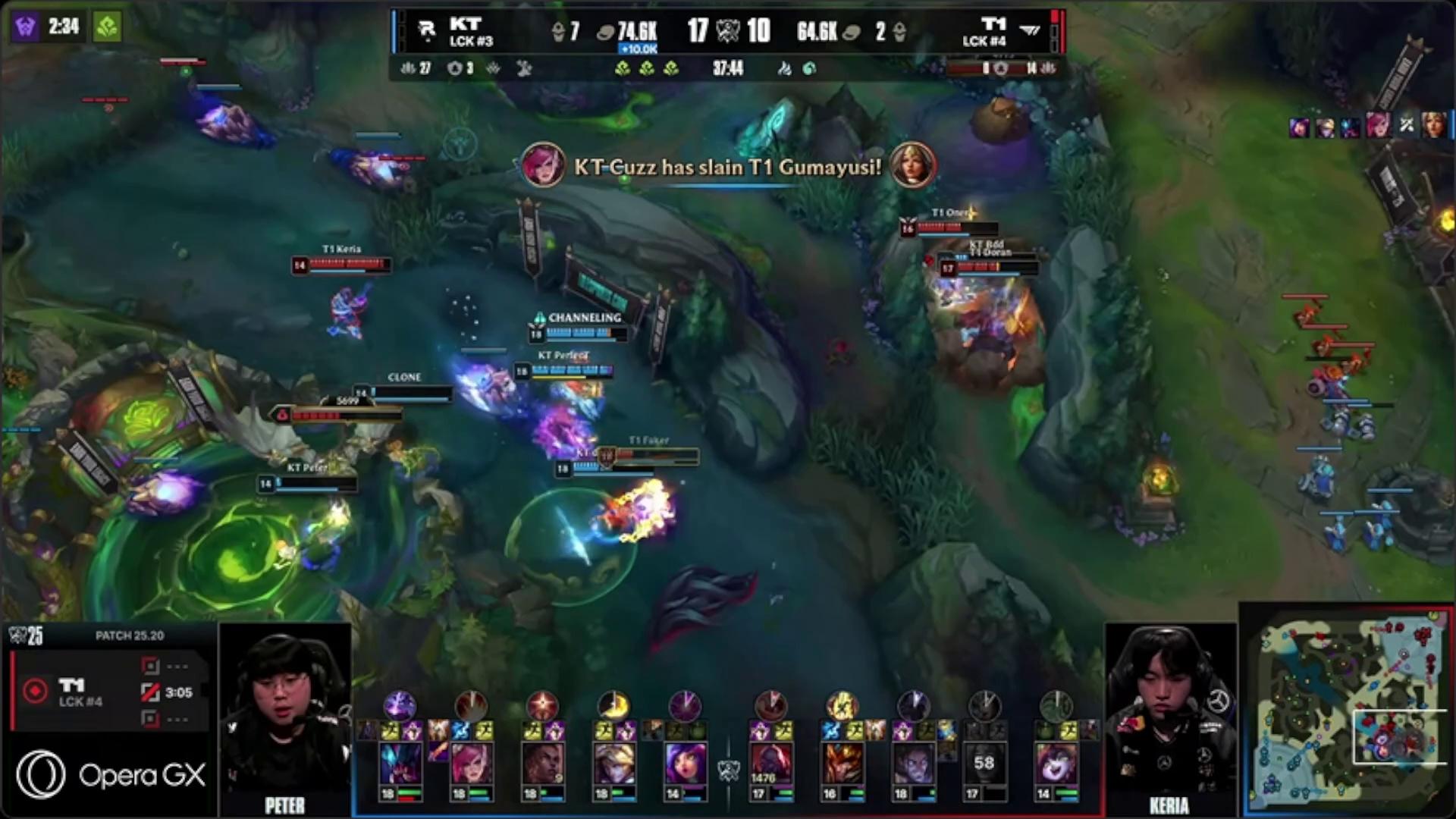Click the Vi portrait in the kill announcement banner
Image resolution: width=1456 pixels, height=819 pixels.
click(542, 165)
